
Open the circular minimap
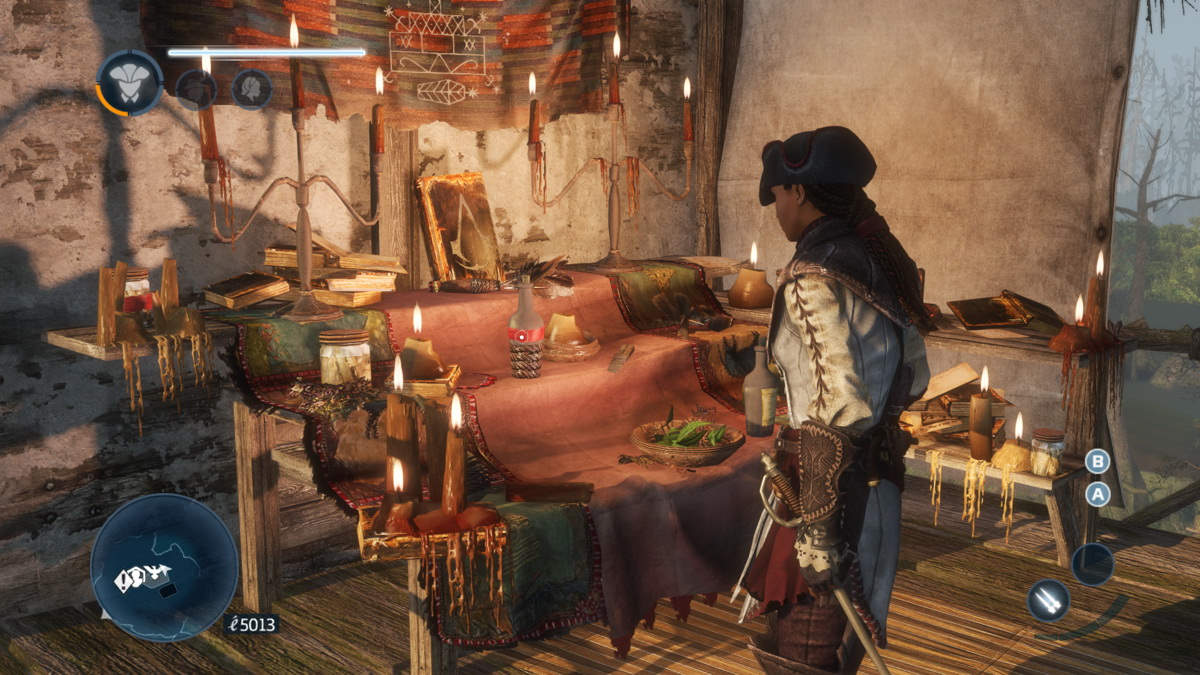point(164,567)
